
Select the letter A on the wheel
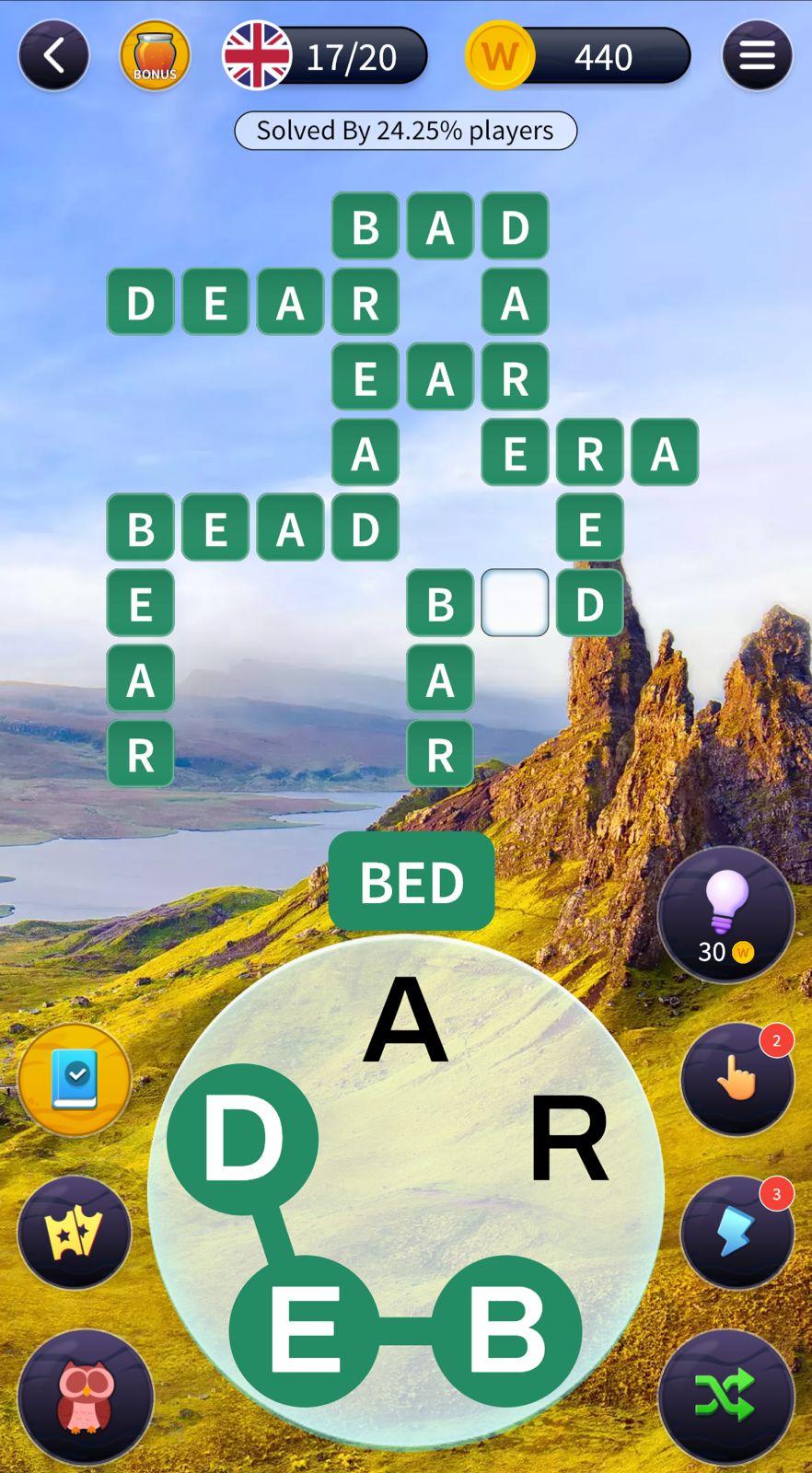pyautogui.click(x=405, y=1020)
